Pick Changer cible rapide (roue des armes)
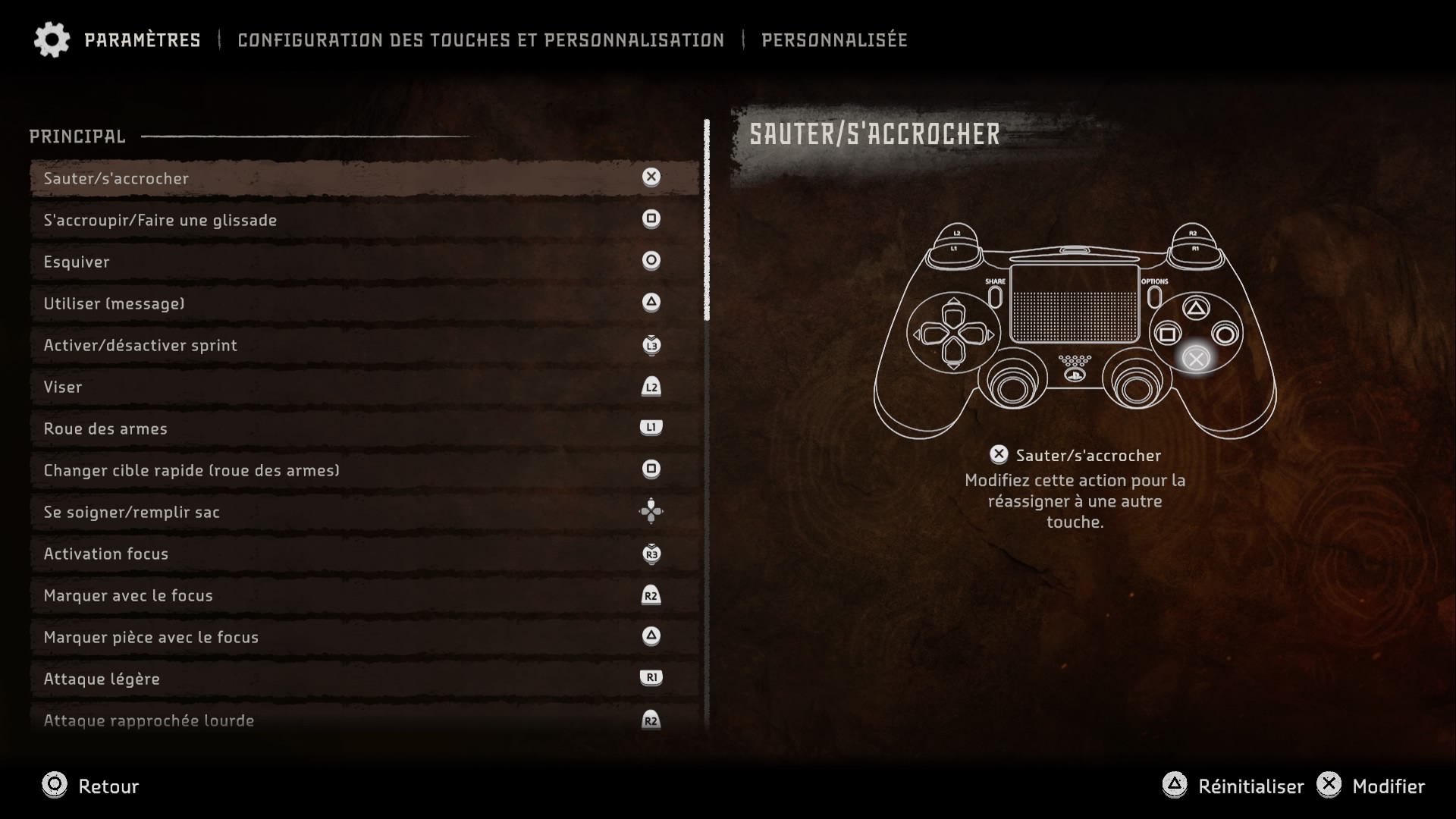This screenshot has height=819, width=1456. [364, 470]
